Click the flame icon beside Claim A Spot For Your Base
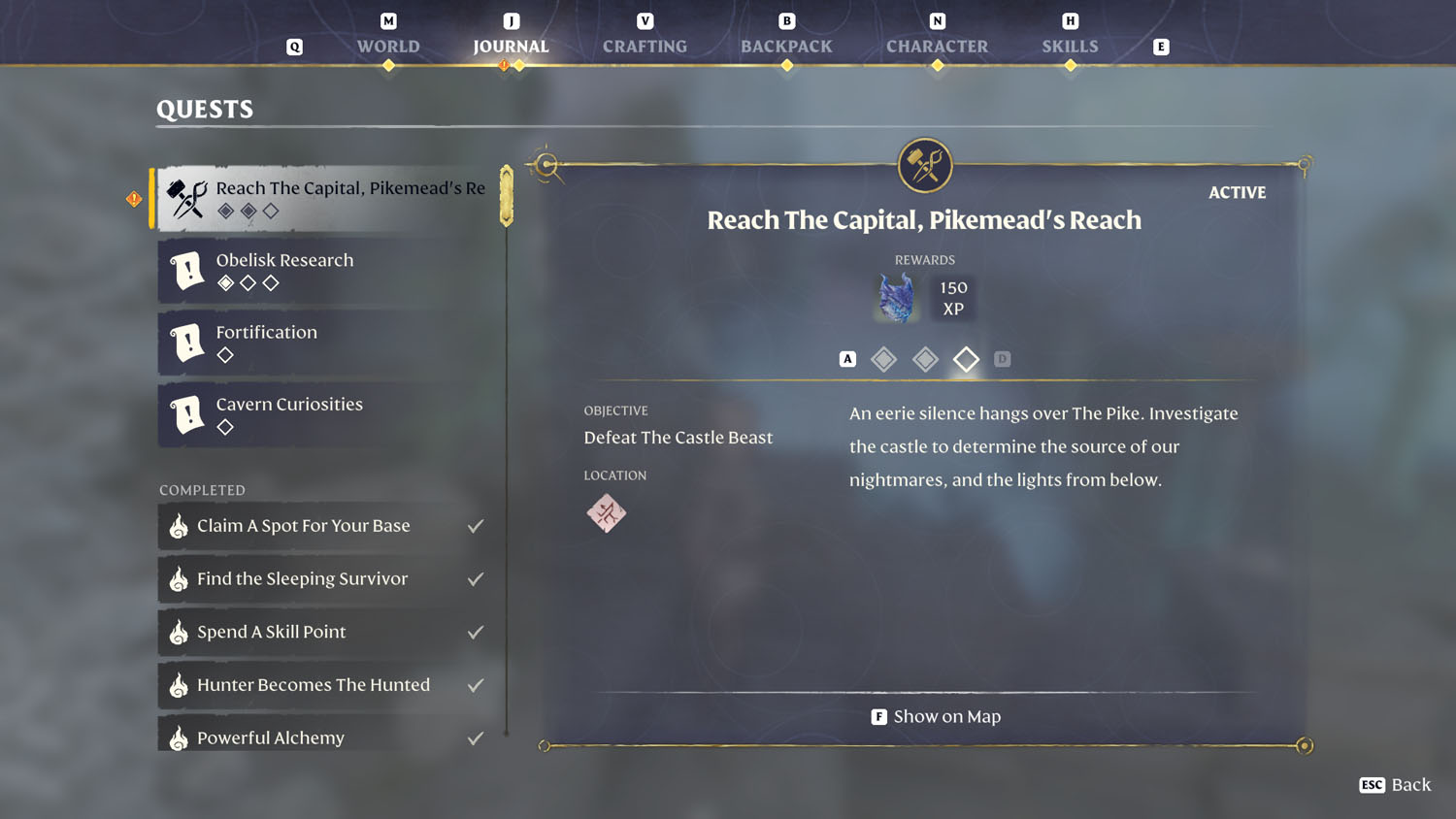Screen dimensions: 1456x819 tap(178, 525)
